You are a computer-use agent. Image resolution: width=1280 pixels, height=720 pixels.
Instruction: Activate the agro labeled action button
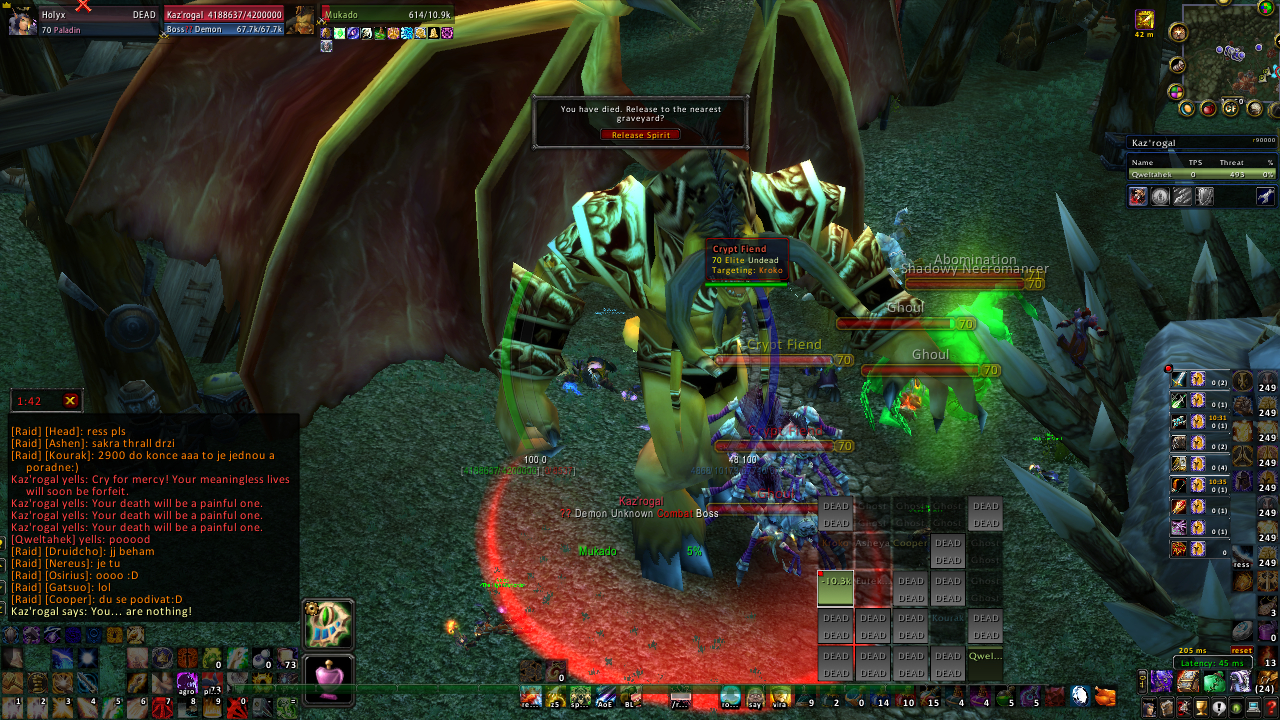pyautogui.click(x=187, y=684)
